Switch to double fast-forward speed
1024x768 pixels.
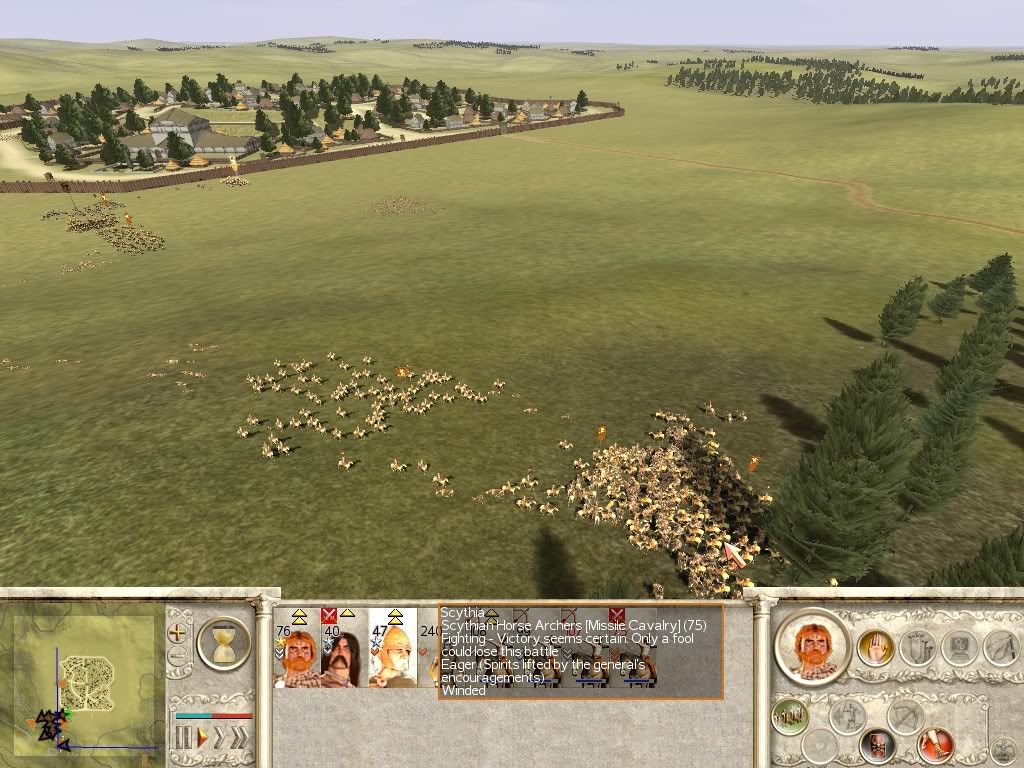tap(220, 738)
